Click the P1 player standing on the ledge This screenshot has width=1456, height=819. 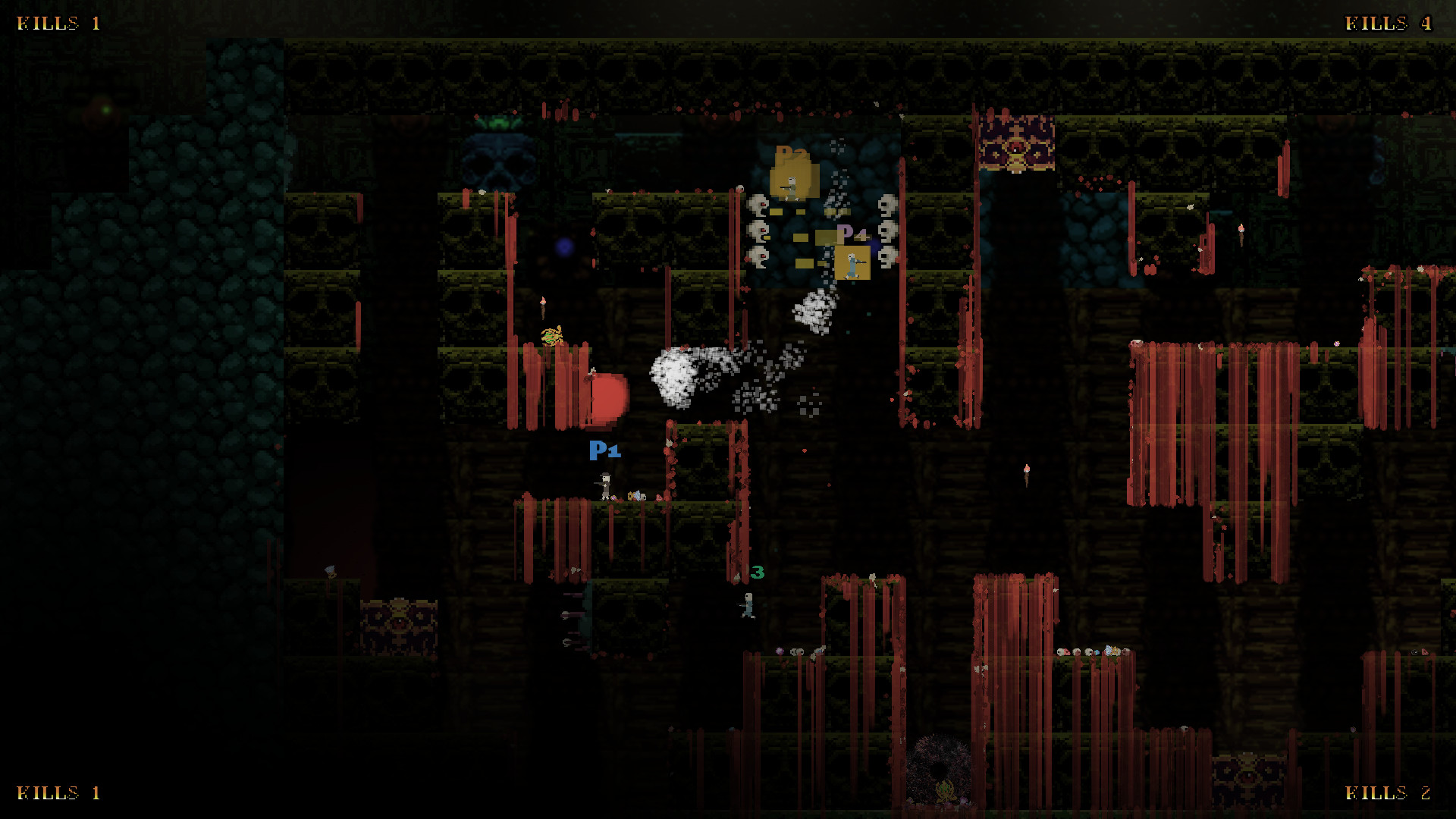click(x=604, y=484)
